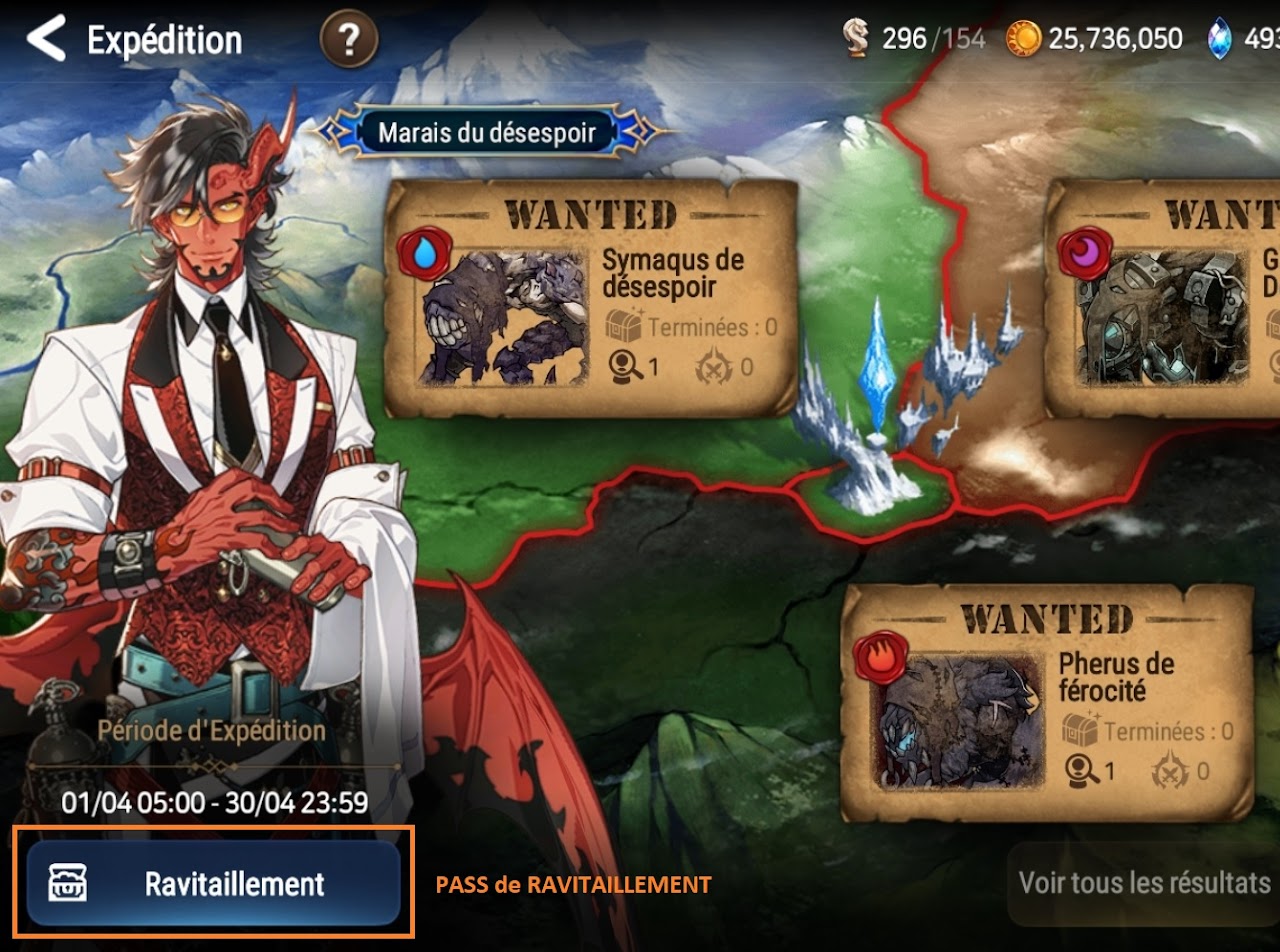This screenshot has width=1280, height=952.
Task: Open the Ravitaillement supply pass
Action: 213,883
